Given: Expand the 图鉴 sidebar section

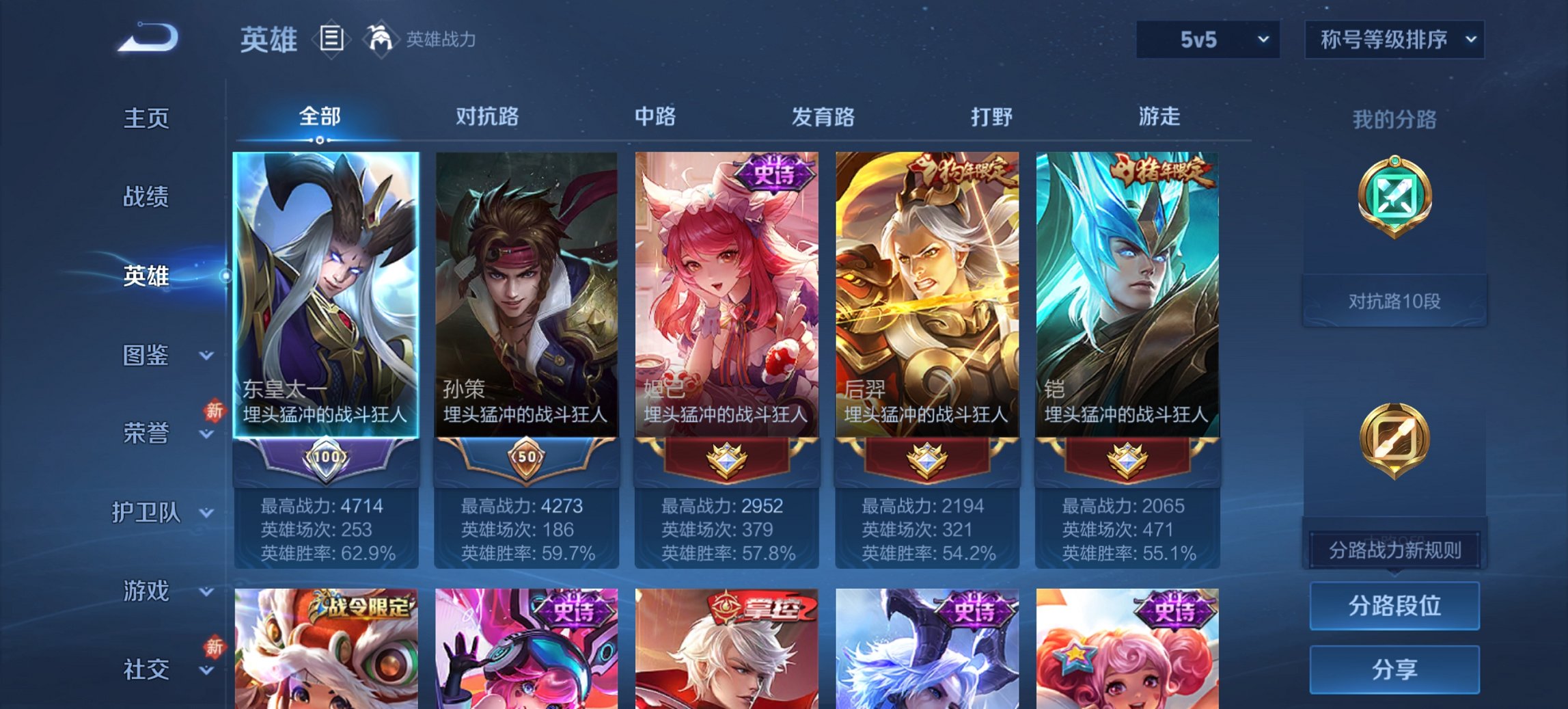Looking at the screenshot, I should (x=146, y=355).
